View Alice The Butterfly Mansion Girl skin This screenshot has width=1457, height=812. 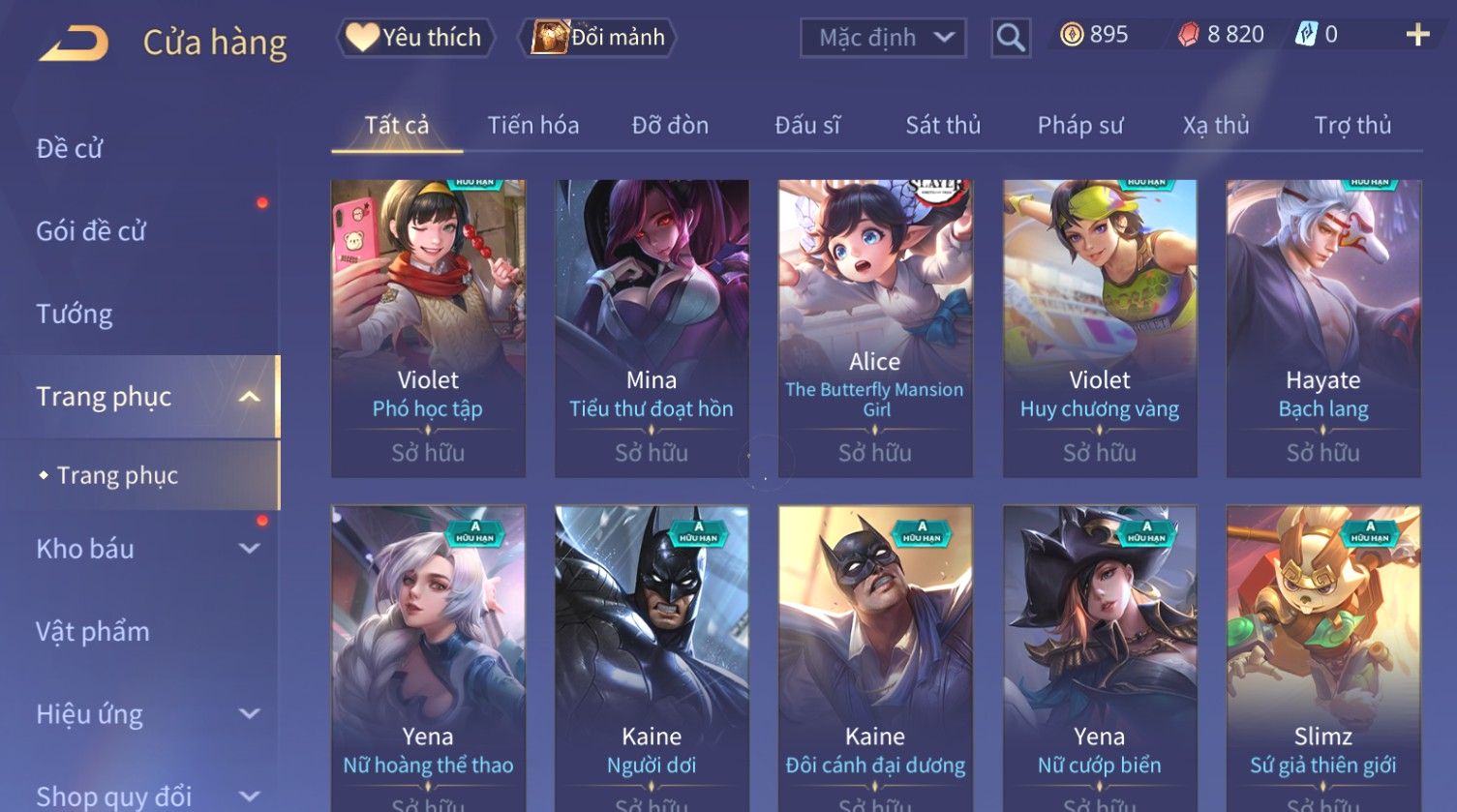point(875,327)
